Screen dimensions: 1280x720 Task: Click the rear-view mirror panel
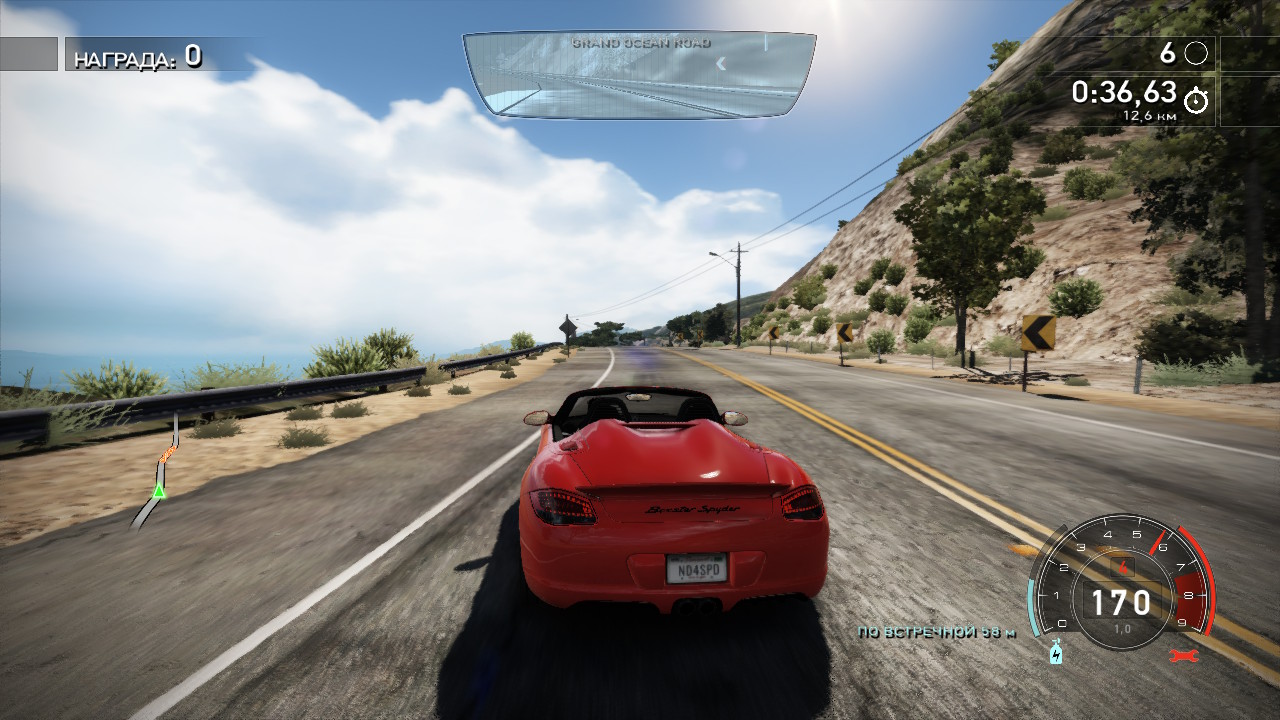[639, 75]
